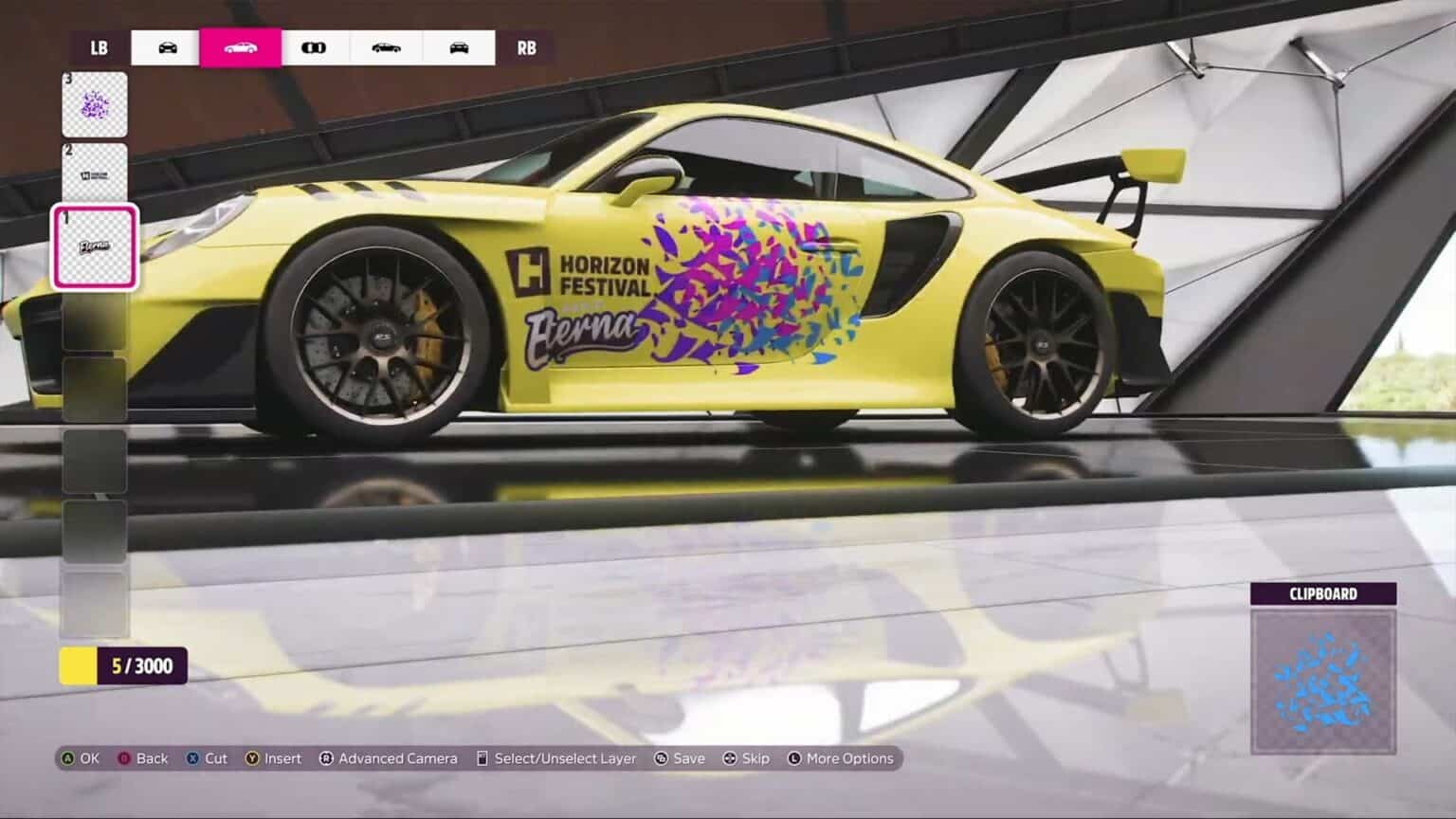Switch to the rear car view icon
Image resolution: width=1456 pixels, height=819 pixels.
tap(459, 47)
